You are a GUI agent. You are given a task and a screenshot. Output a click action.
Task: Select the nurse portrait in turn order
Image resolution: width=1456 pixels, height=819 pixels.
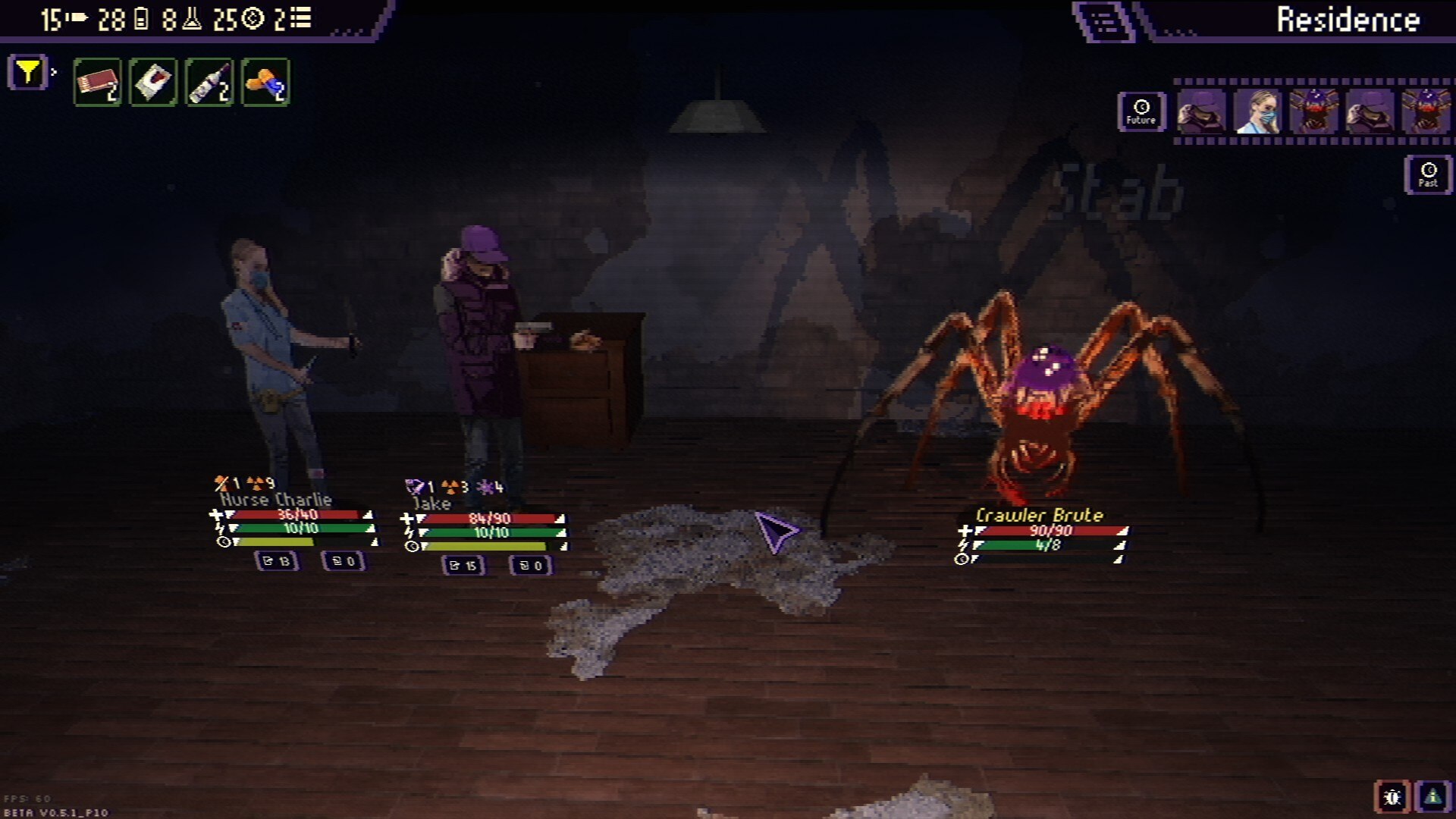click(x=1257, y=111)
